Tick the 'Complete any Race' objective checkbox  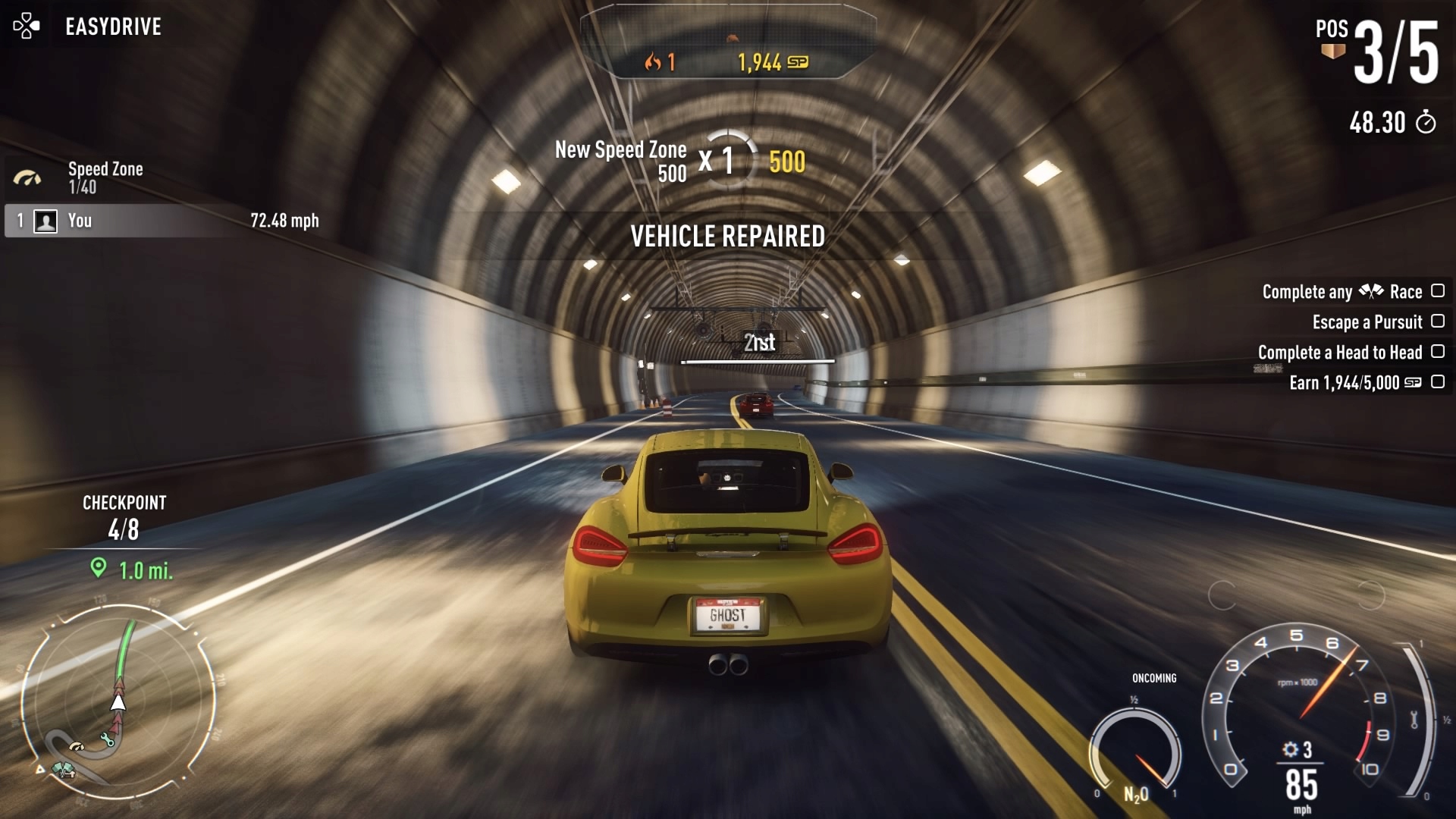(1437, 291)
